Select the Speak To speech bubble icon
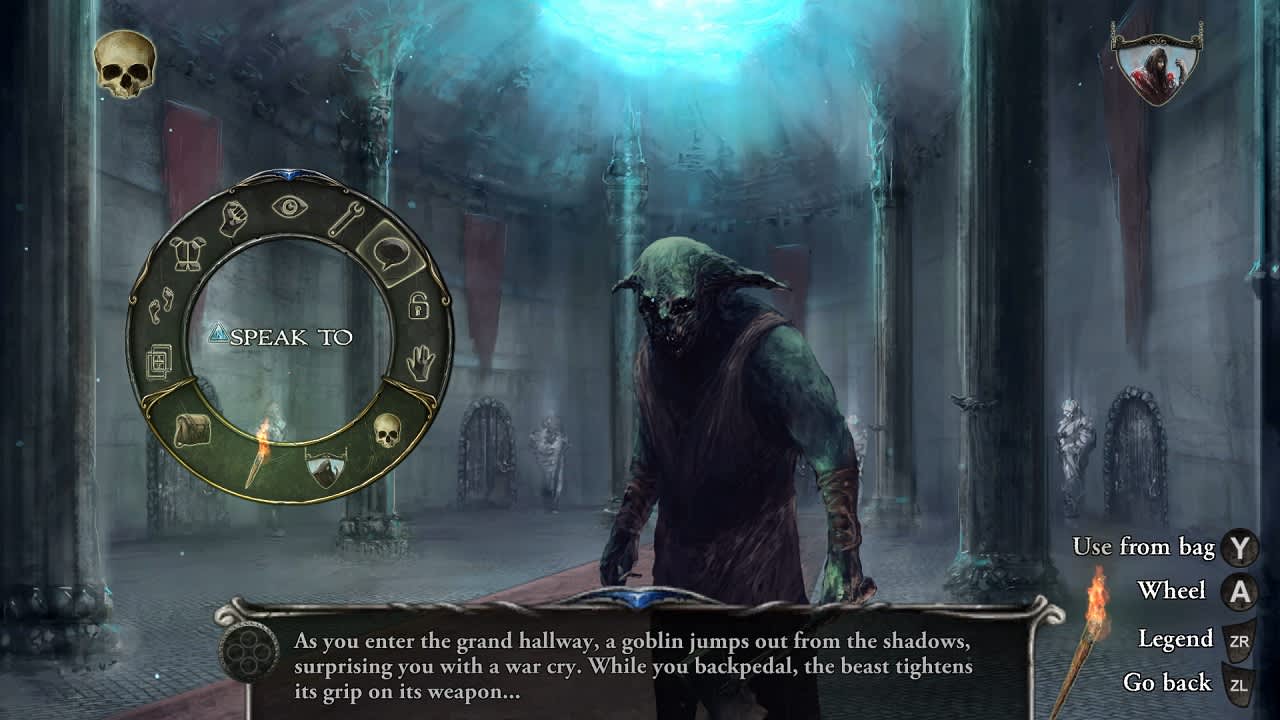The image size is (1280, 720). [x=392, y=252]
